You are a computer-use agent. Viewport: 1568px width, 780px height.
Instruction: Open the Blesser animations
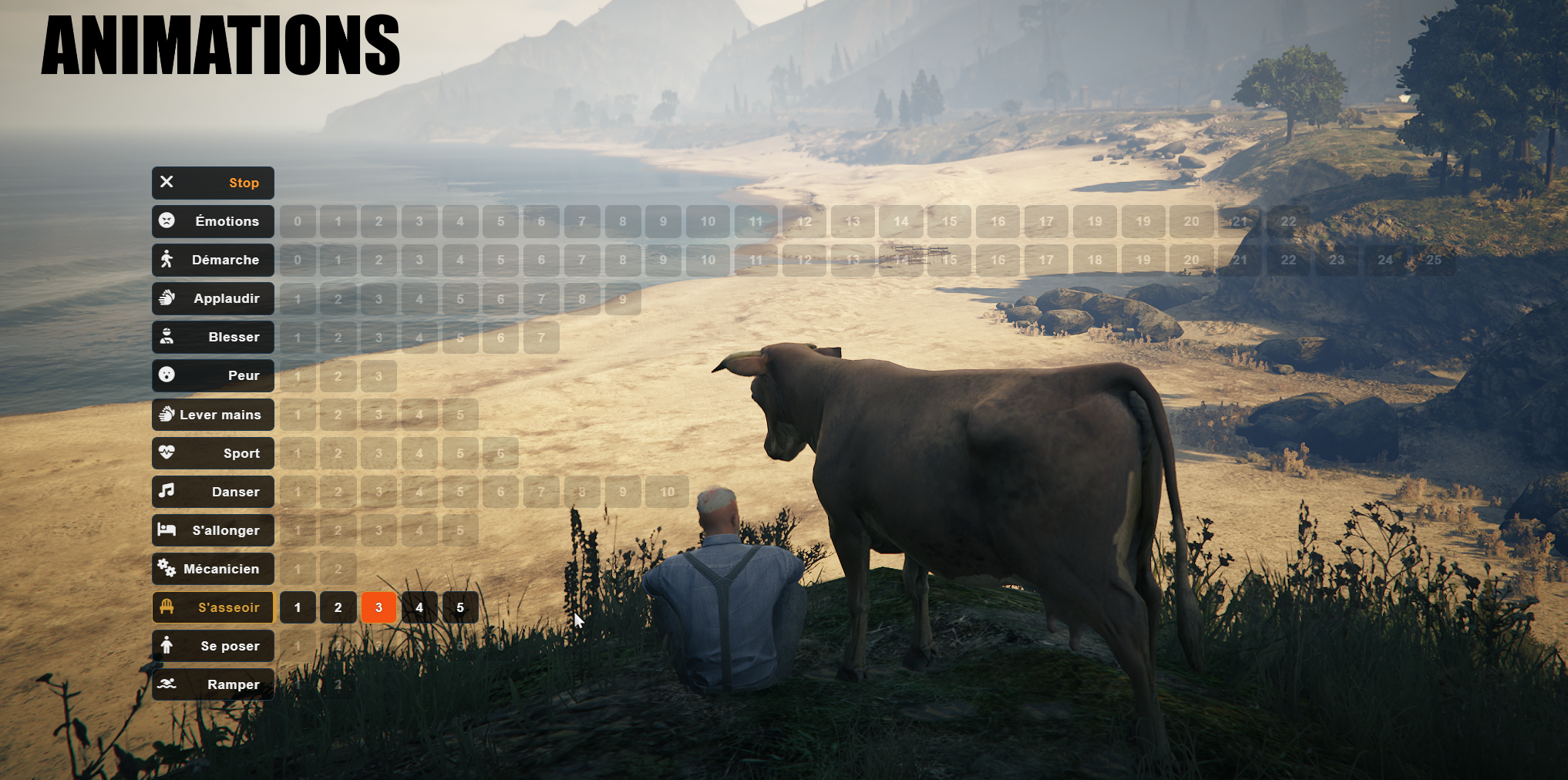[x=213, y=337]
